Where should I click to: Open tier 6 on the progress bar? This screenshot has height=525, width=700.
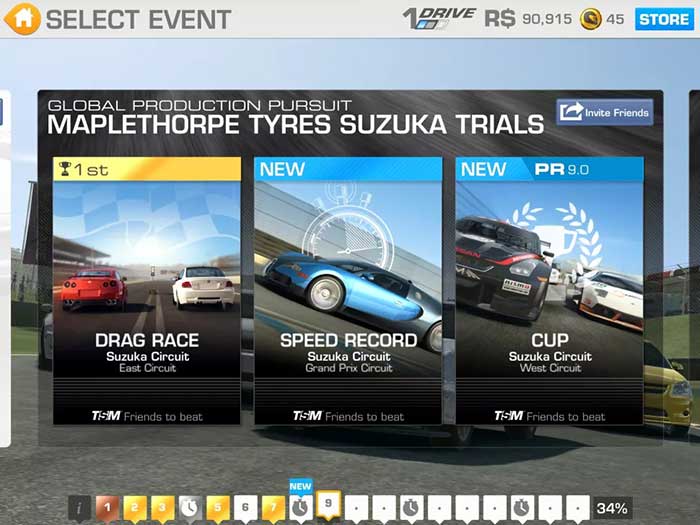[x=245, y=508]
